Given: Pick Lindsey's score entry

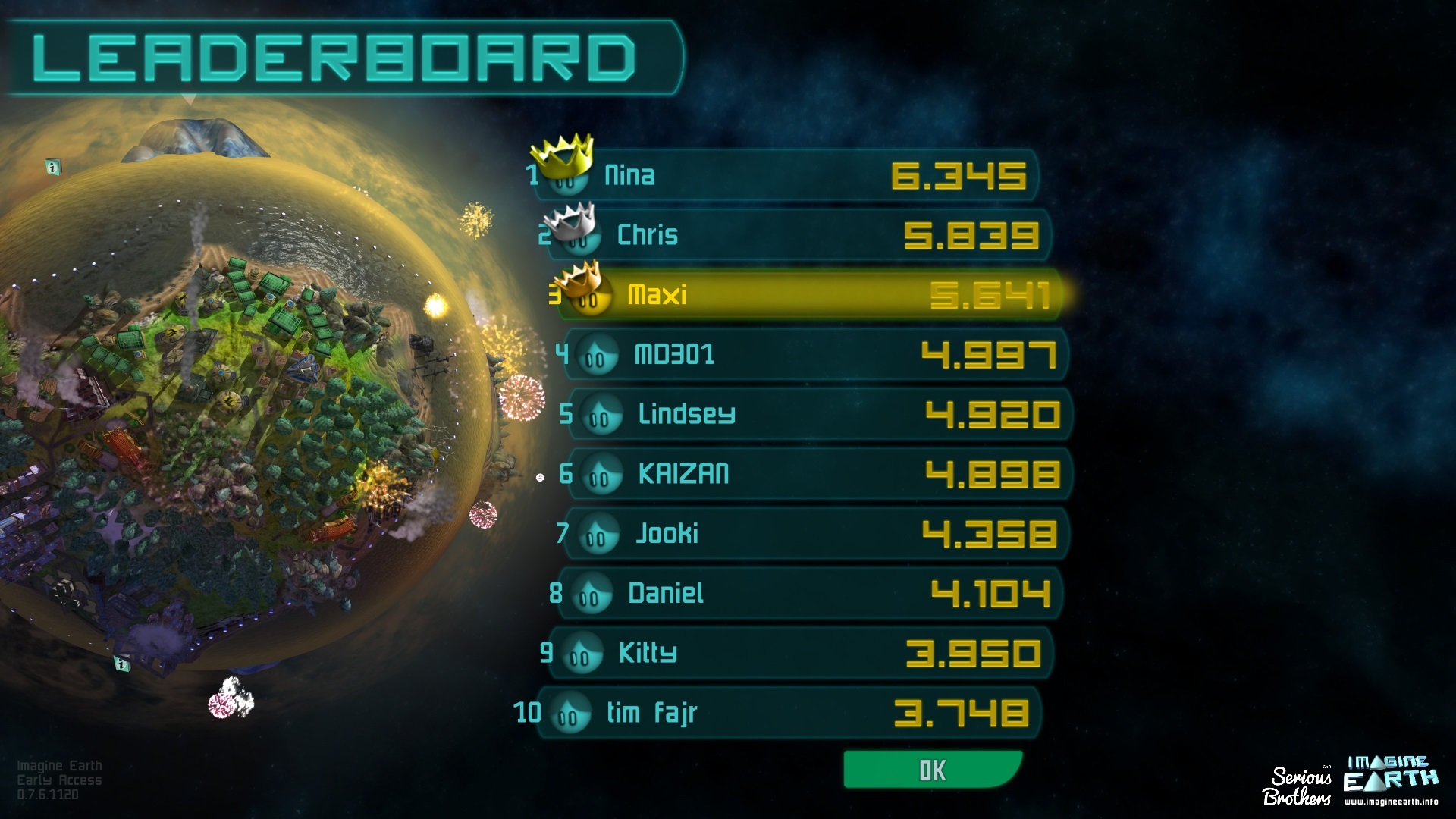Looking at the screenshot, I should pos(819,414).
